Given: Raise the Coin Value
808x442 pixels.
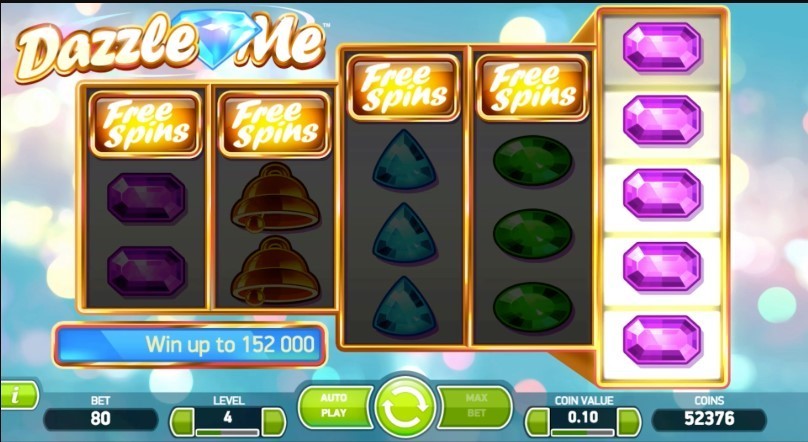Looking at the screenshot, I should click(627, 420).
